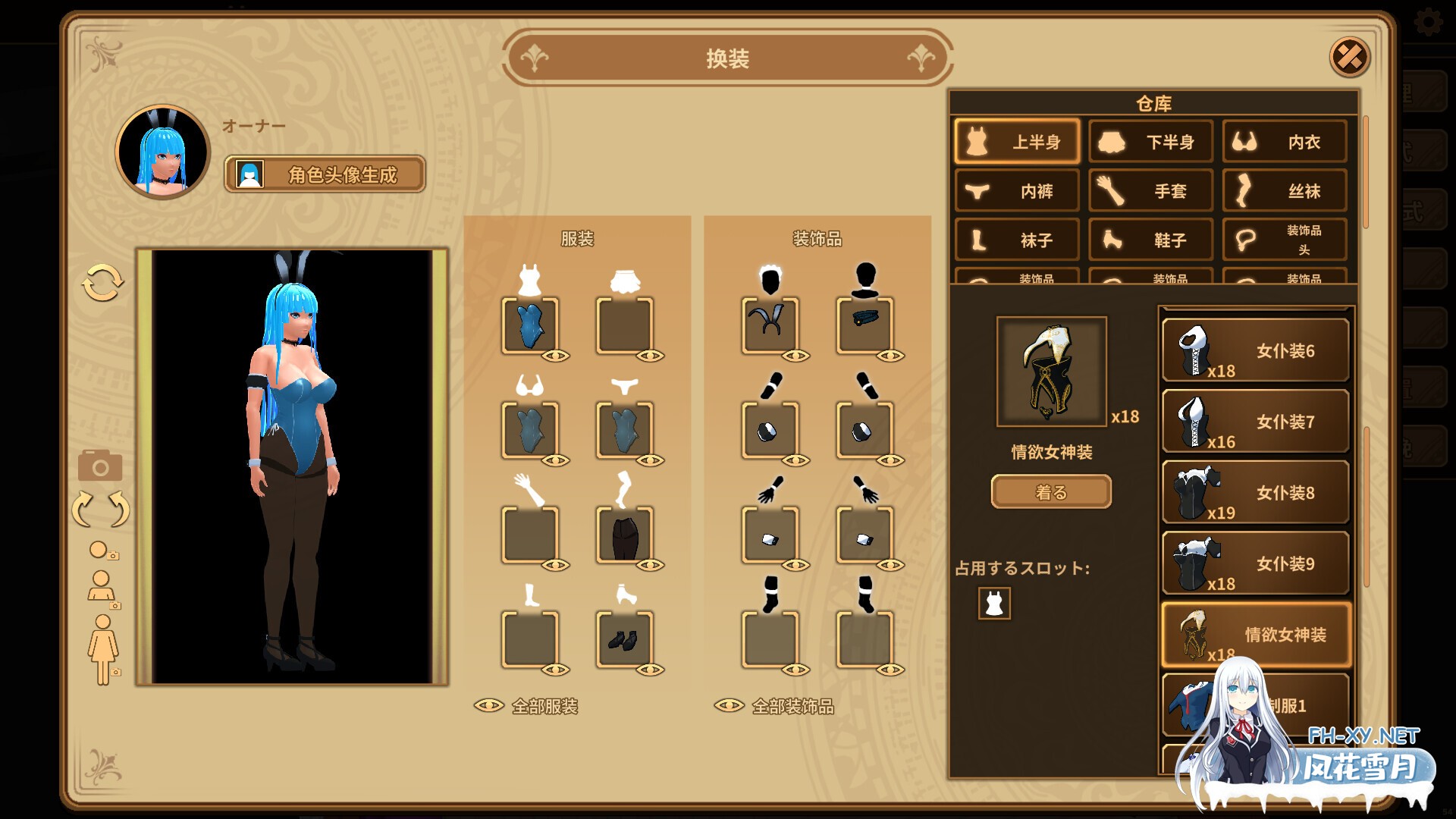Click the 着る wear button
Screen dimensions: 1456x819
point(1052,491)
